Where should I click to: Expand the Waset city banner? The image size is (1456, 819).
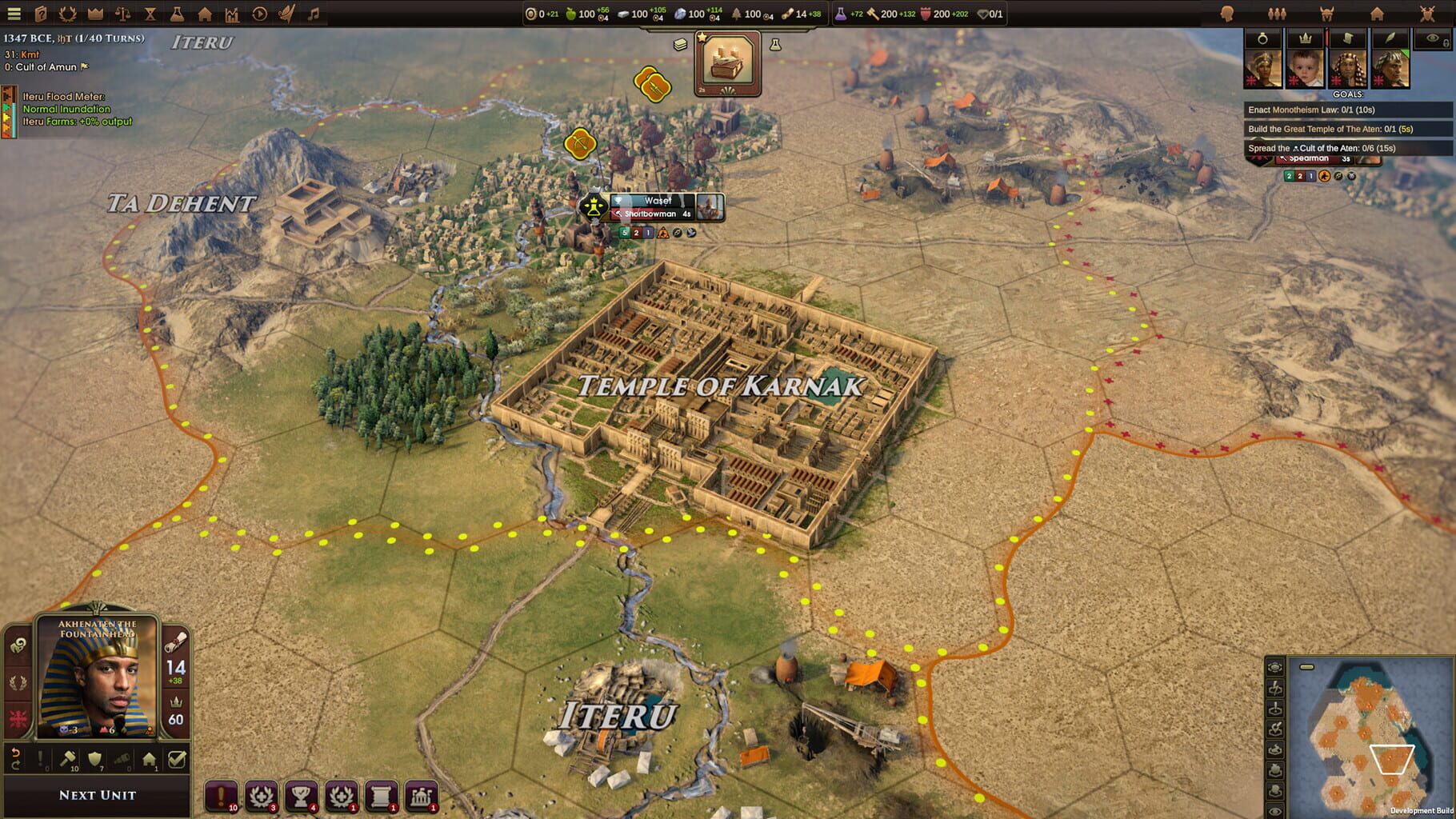[x=652, y=201]
